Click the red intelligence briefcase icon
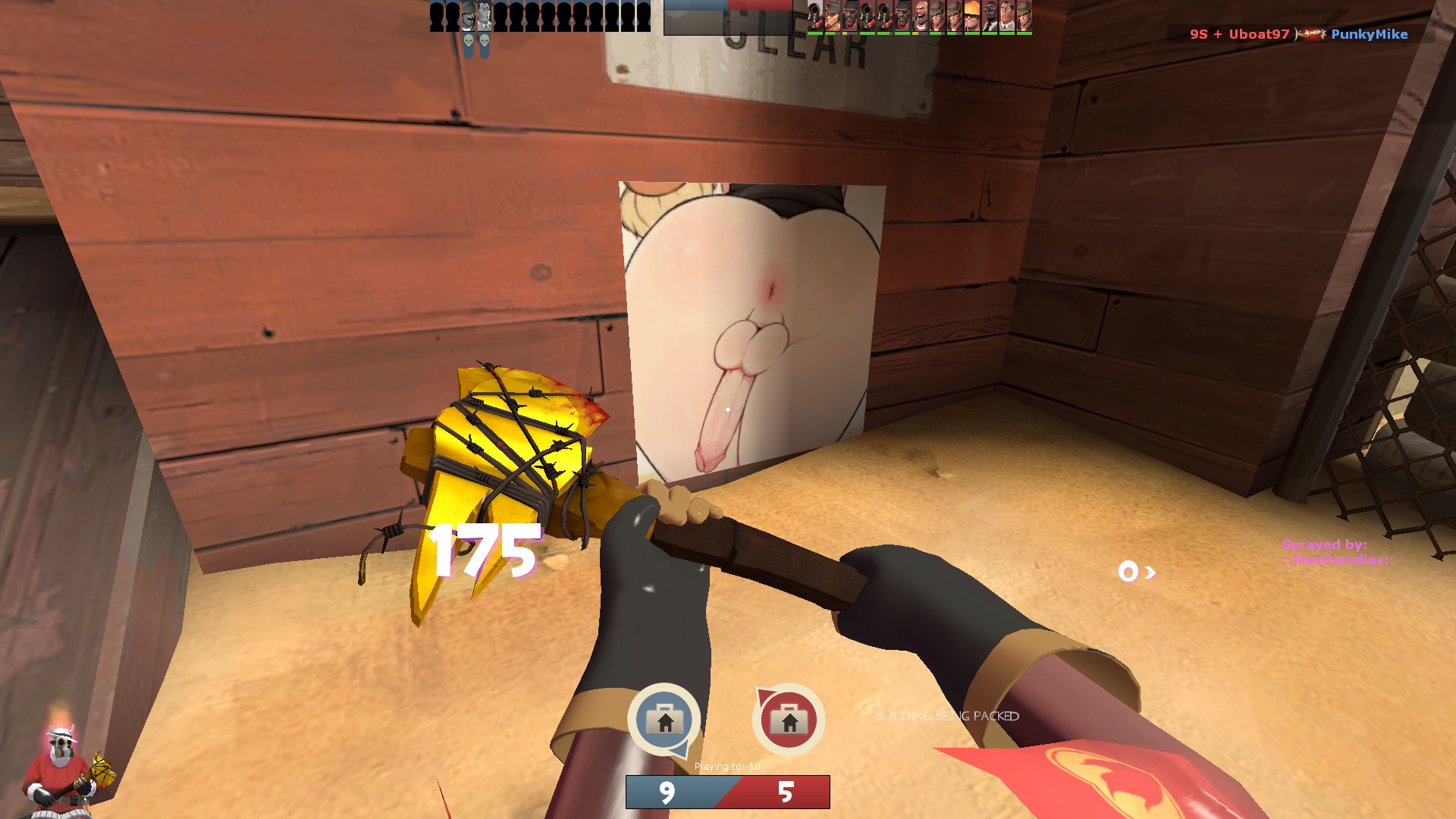 pyautogui.click(x=789, y=719)
